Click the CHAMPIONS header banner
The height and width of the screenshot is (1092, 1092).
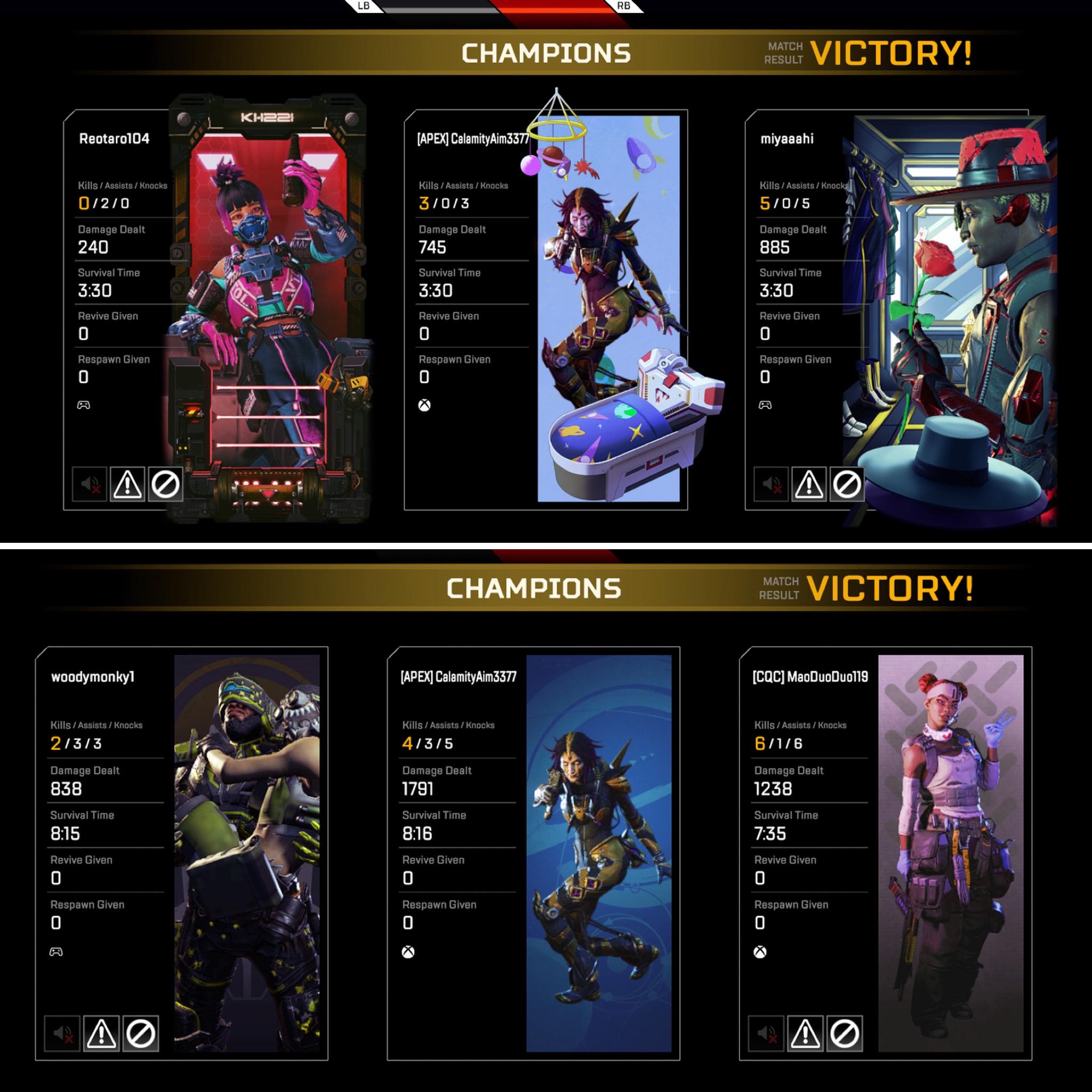[x=546, y=53]
